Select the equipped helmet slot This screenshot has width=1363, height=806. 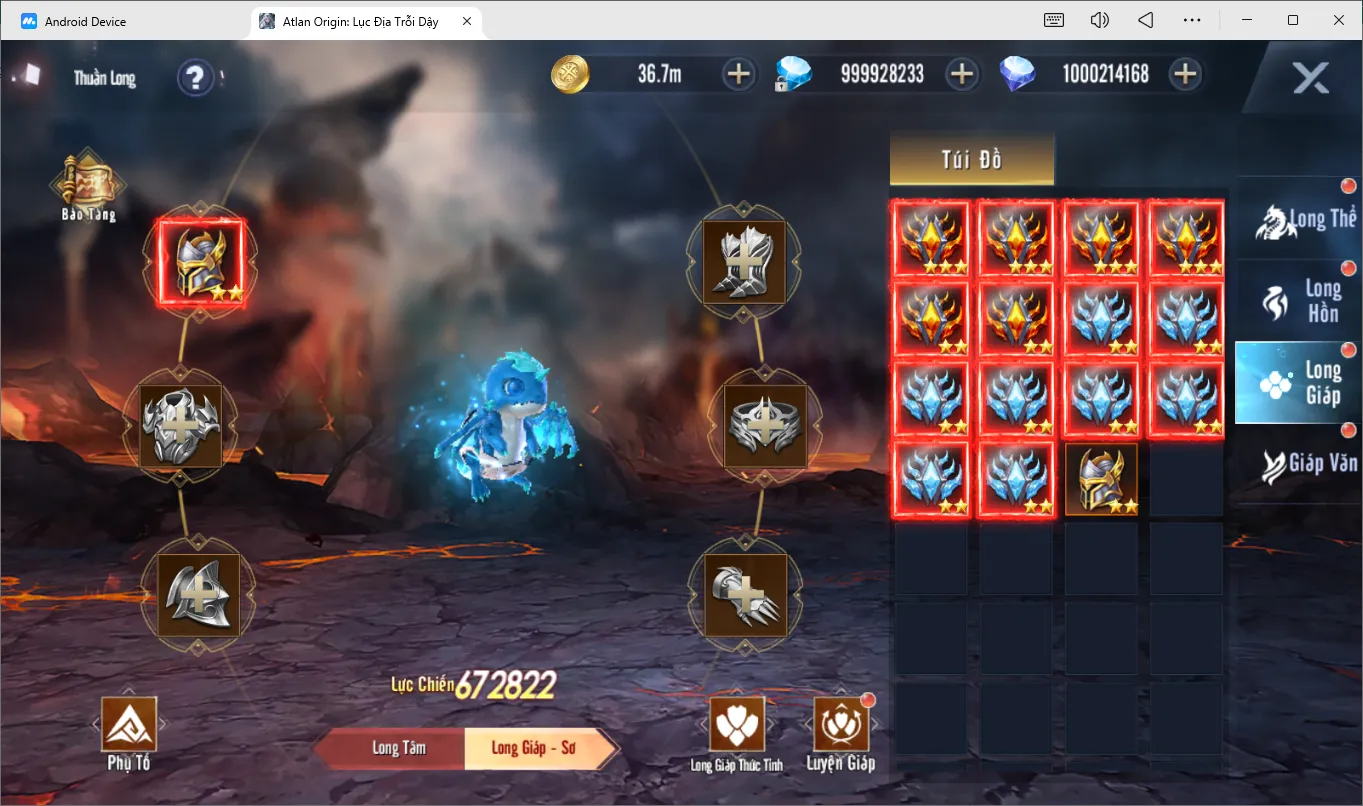(x=200, y=263)
